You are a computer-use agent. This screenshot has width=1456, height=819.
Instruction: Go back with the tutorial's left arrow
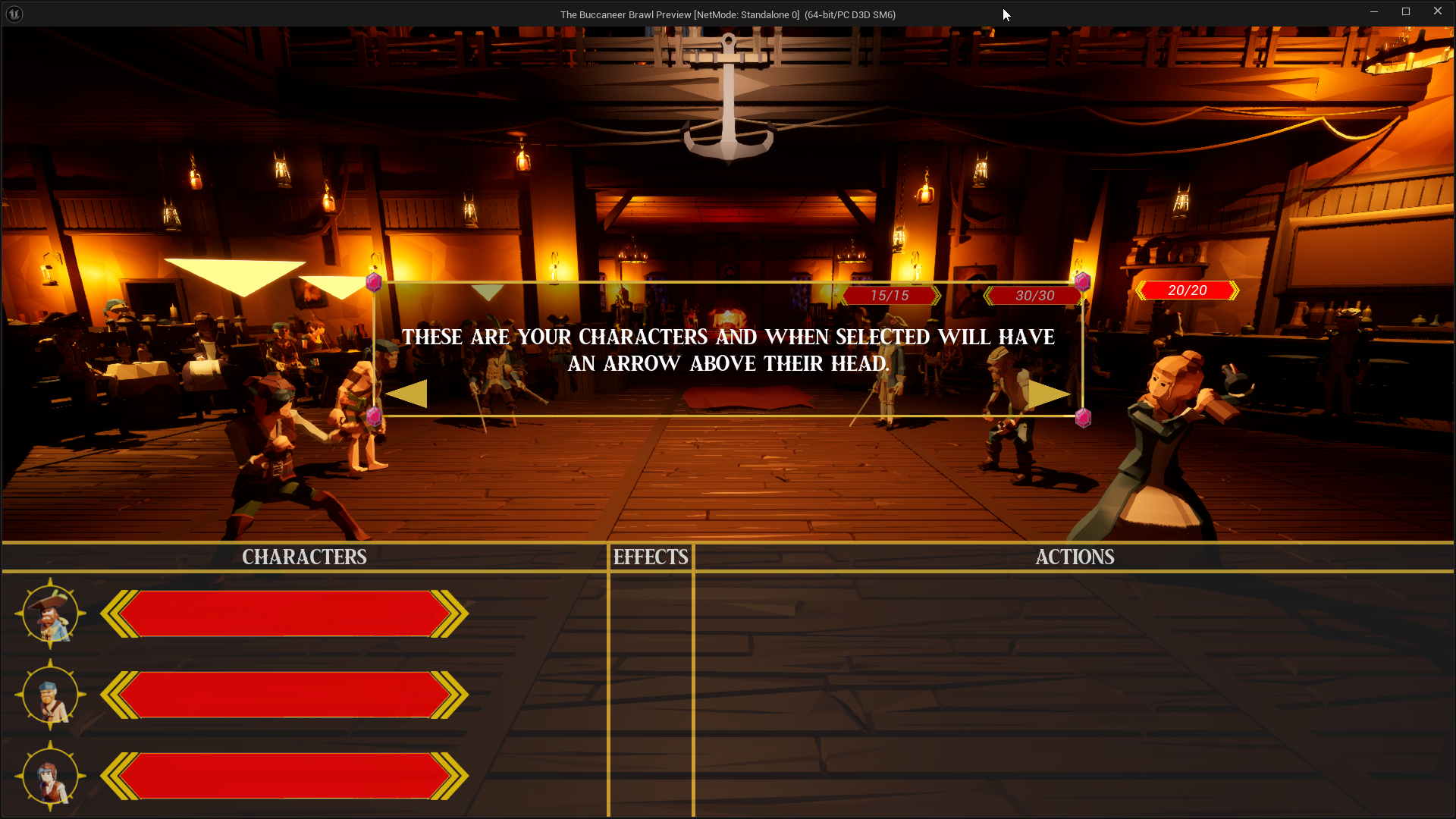coord(407,394)
